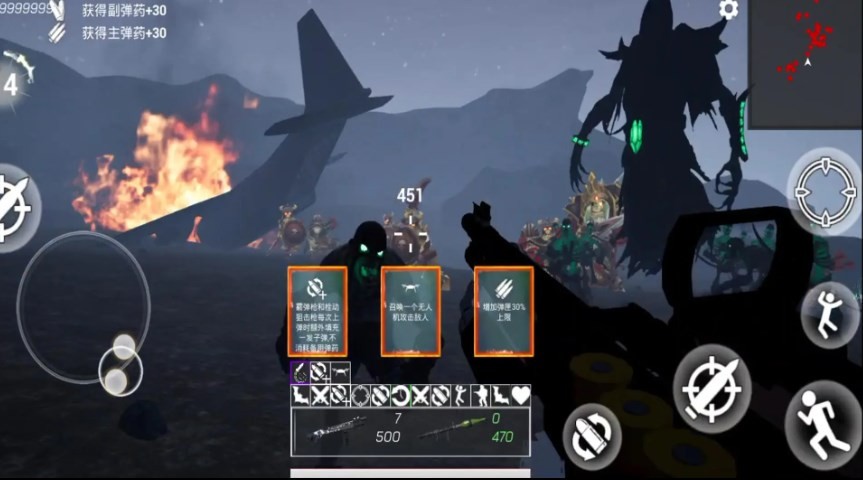Tap the jump button

coord(829,314)
